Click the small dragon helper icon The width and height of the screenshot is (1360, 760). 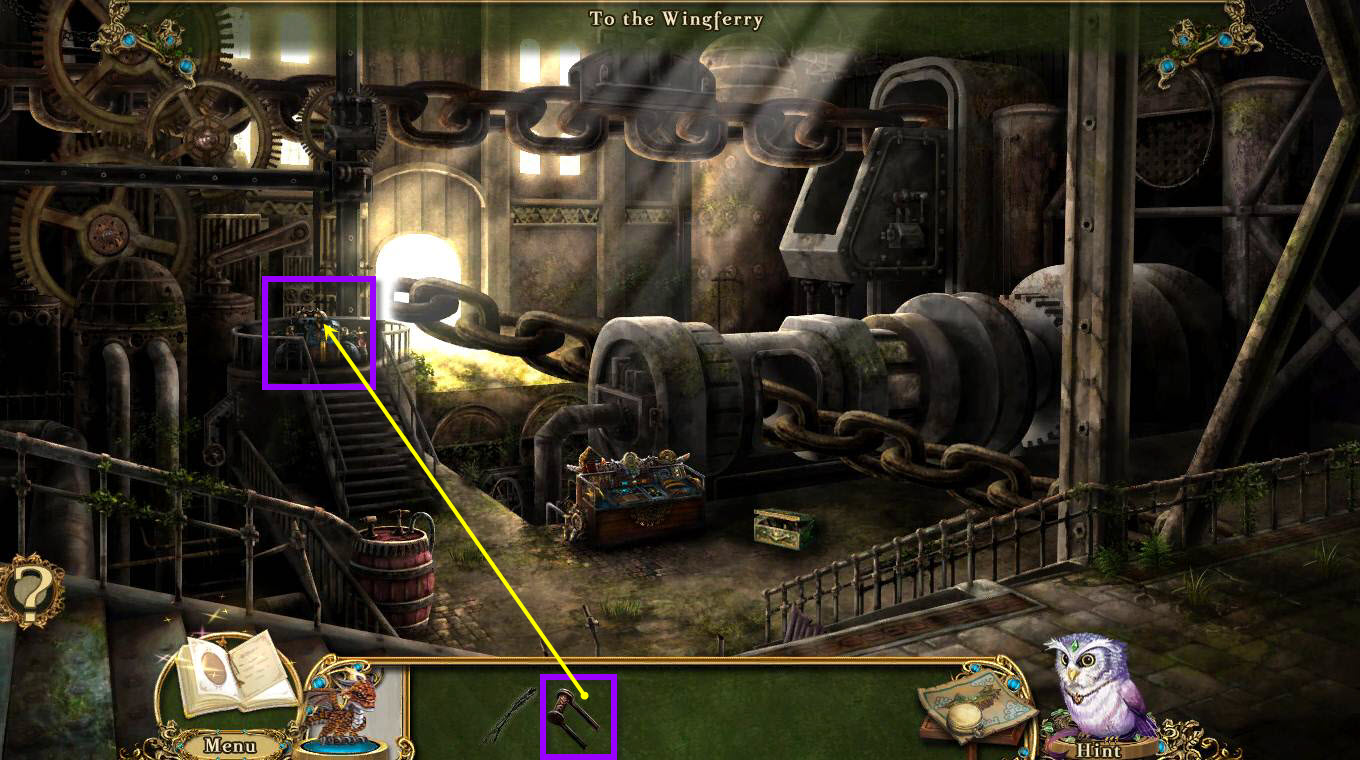click(343, 707)
